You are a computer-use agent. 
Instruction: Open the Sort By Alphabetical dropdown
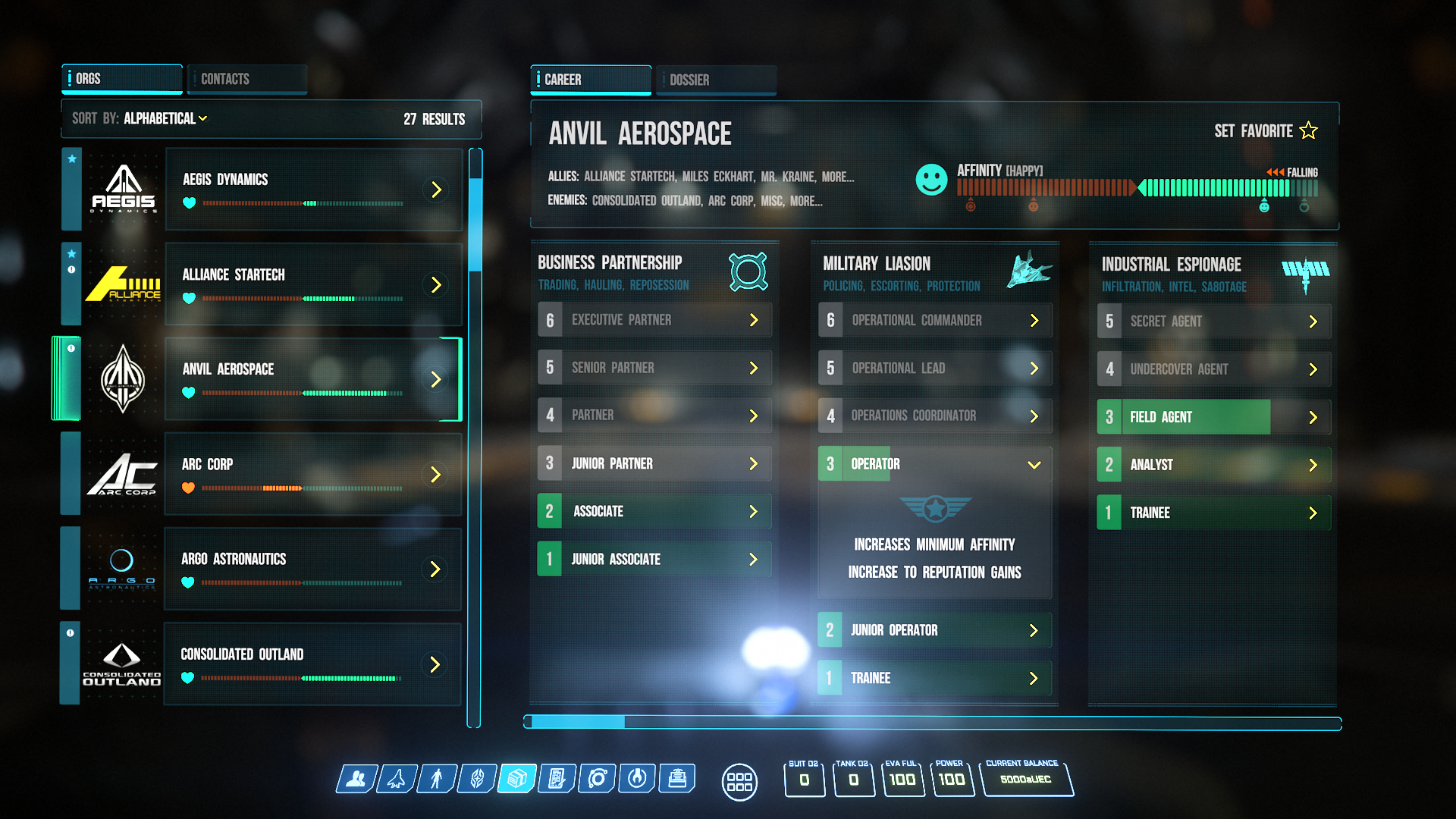coord(165,119)
